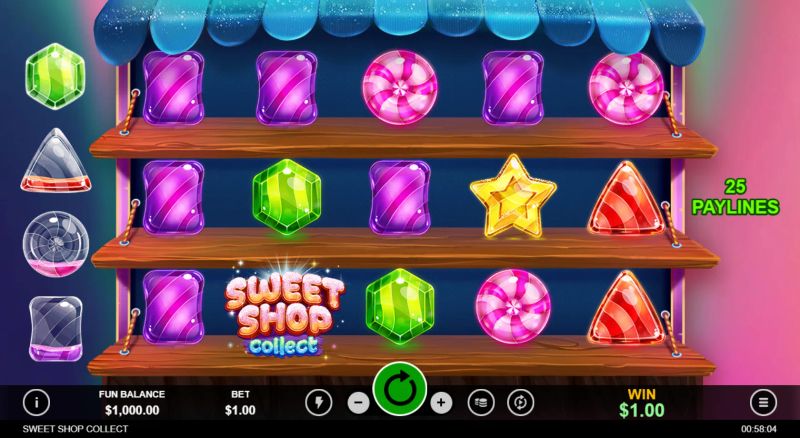
Task: Activate the autoplay circular arrows button
Action: [519, 403]
